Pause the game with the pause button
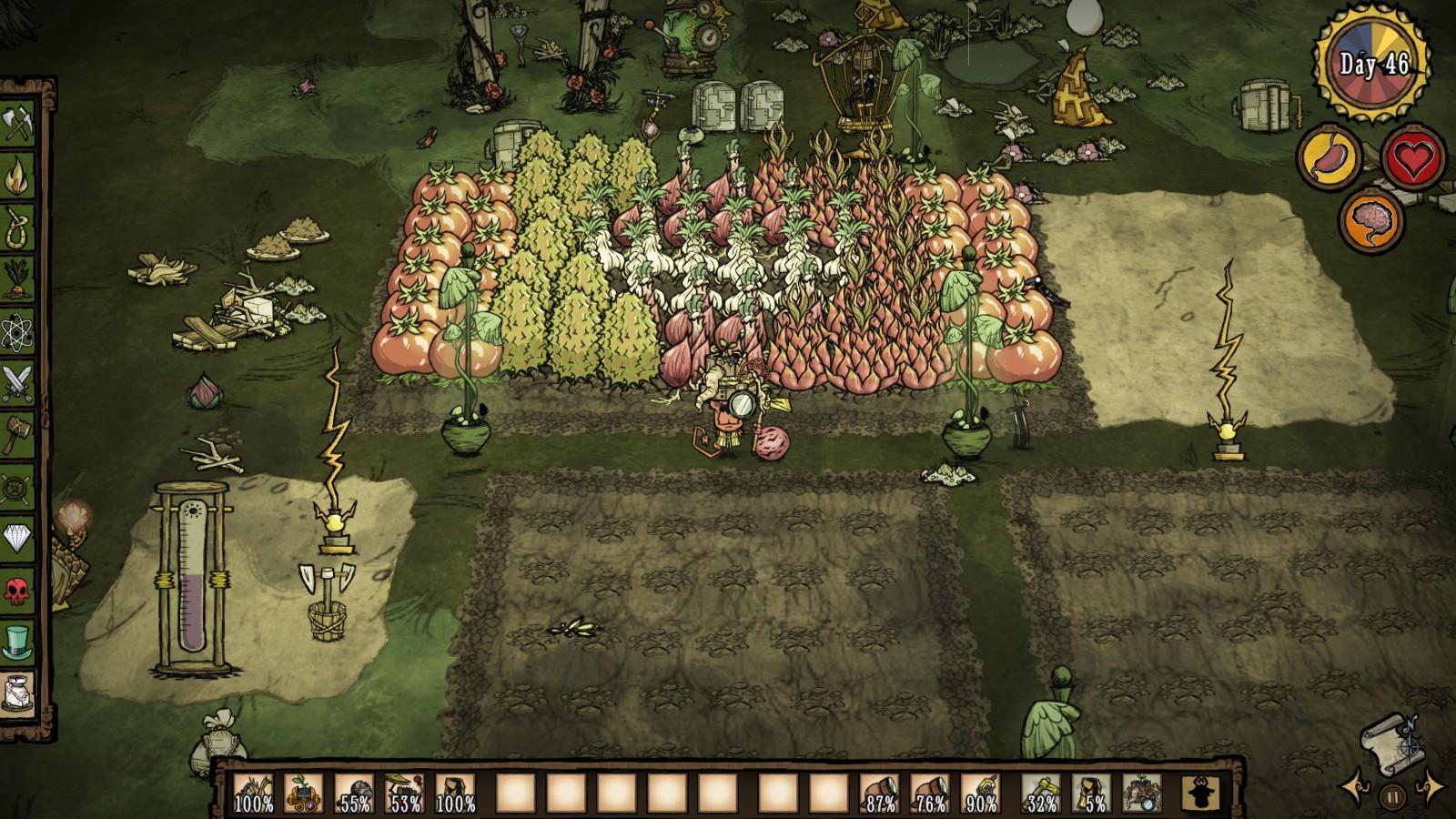Viewport: 1456px width, 819px height. coord(1392,797)
